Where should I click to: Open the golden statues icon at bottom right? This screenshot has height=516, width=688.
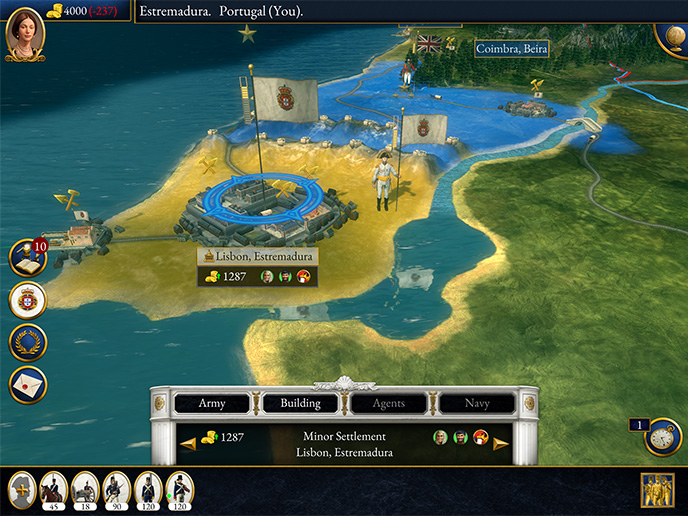tap(657, 490)
